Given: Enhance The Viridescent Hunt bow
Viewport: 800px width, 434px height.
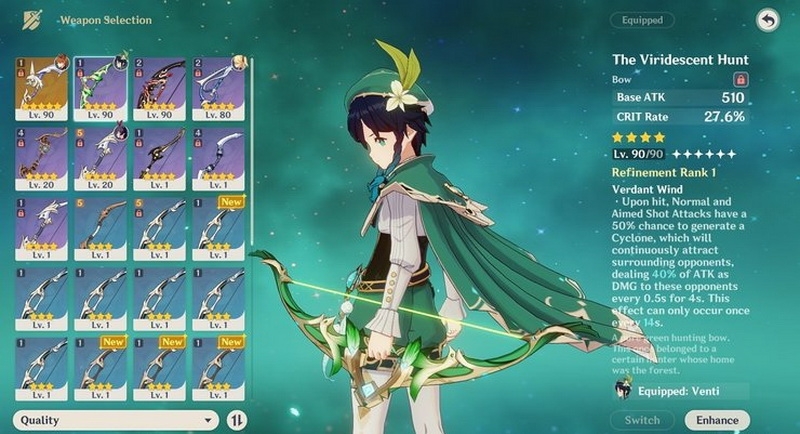Looking at the screenshot, I should pyautogui.click(x=717, y=420).
